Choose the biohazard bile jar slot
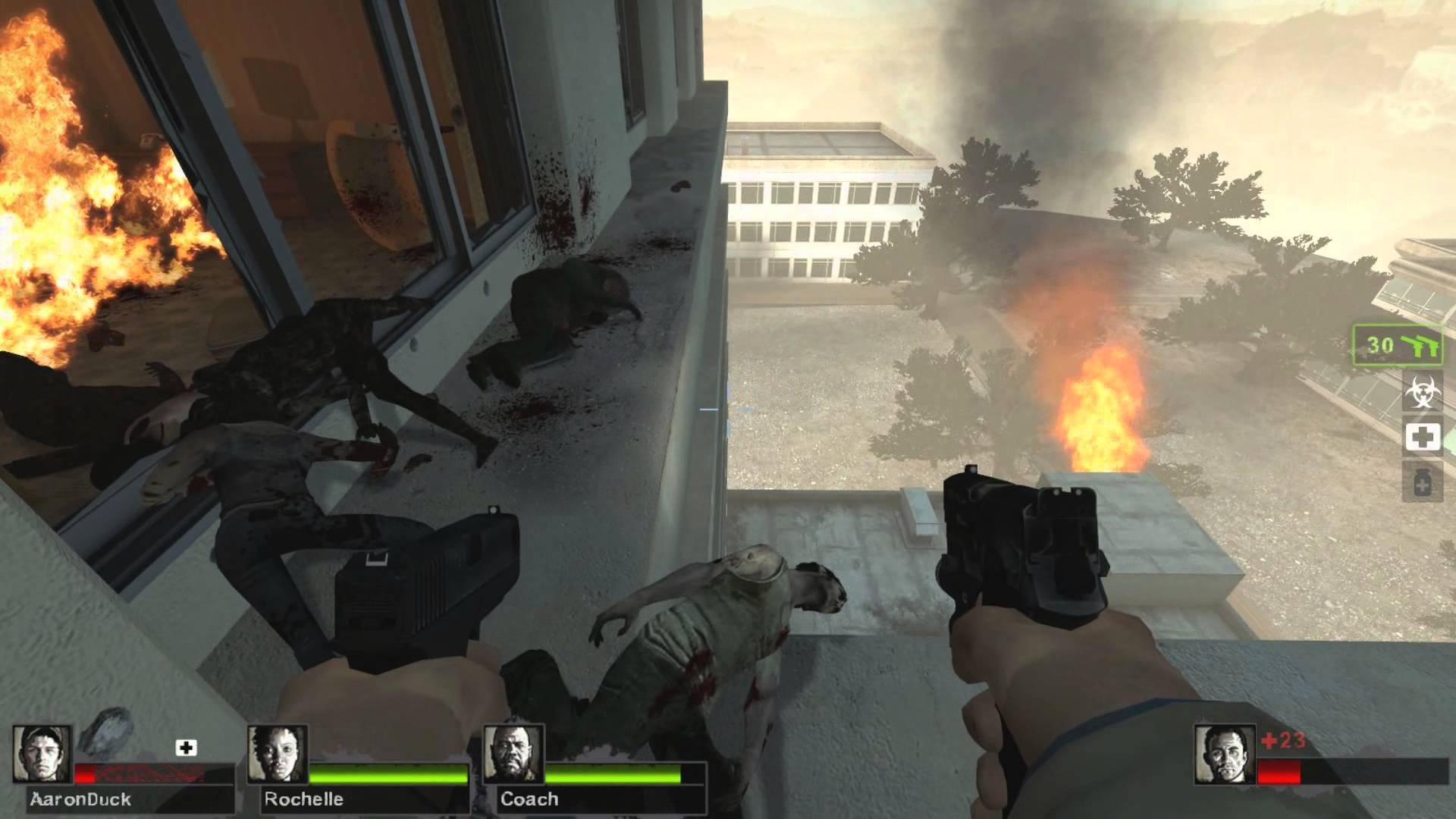Image resolution: width=1456 pixels, height=819 pixels. pos(1422,392)
